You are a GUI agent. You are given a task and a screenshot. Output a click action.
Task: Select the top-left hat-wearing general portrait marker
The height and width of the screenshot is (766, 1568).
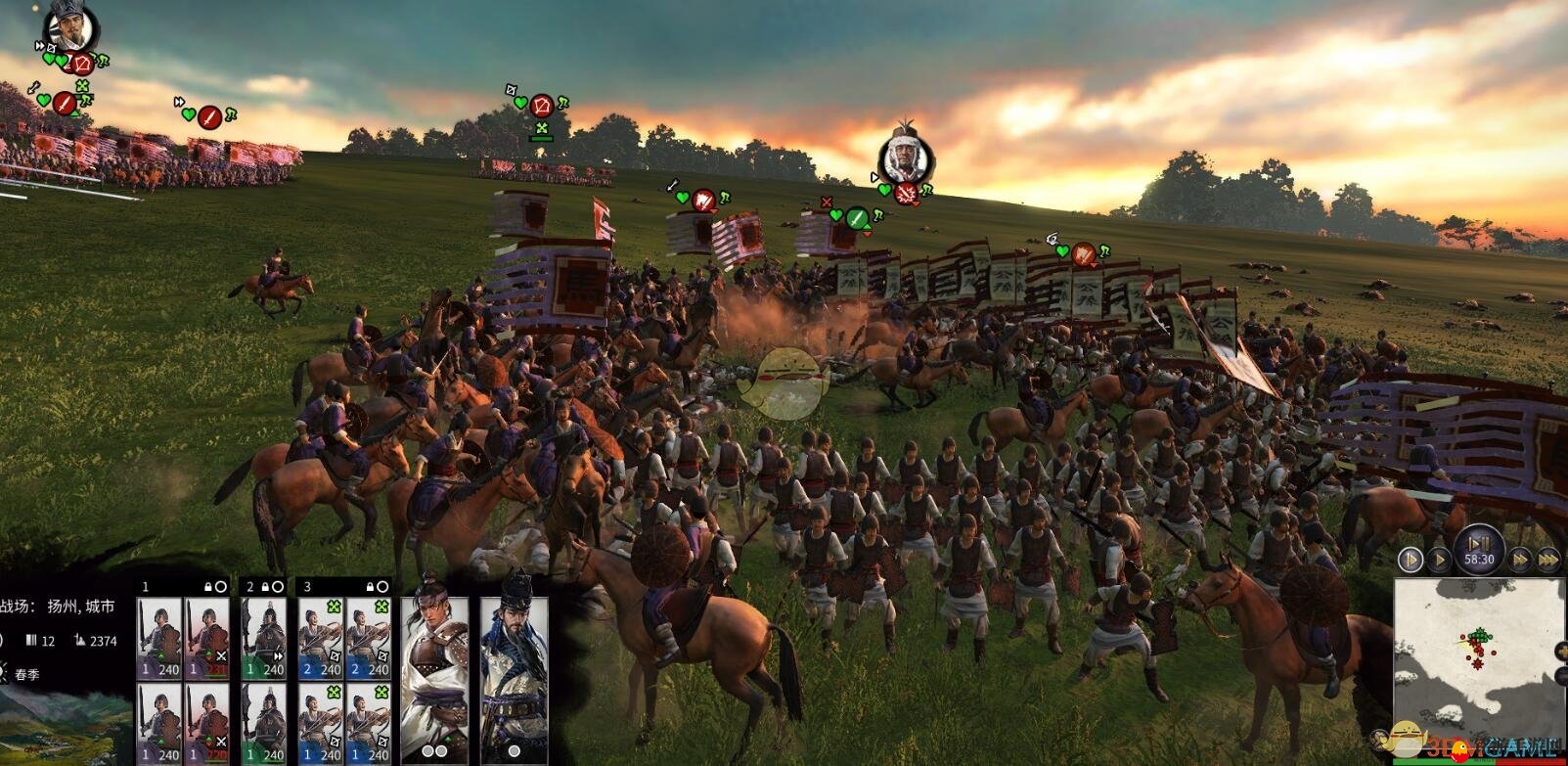pos(71,26)
